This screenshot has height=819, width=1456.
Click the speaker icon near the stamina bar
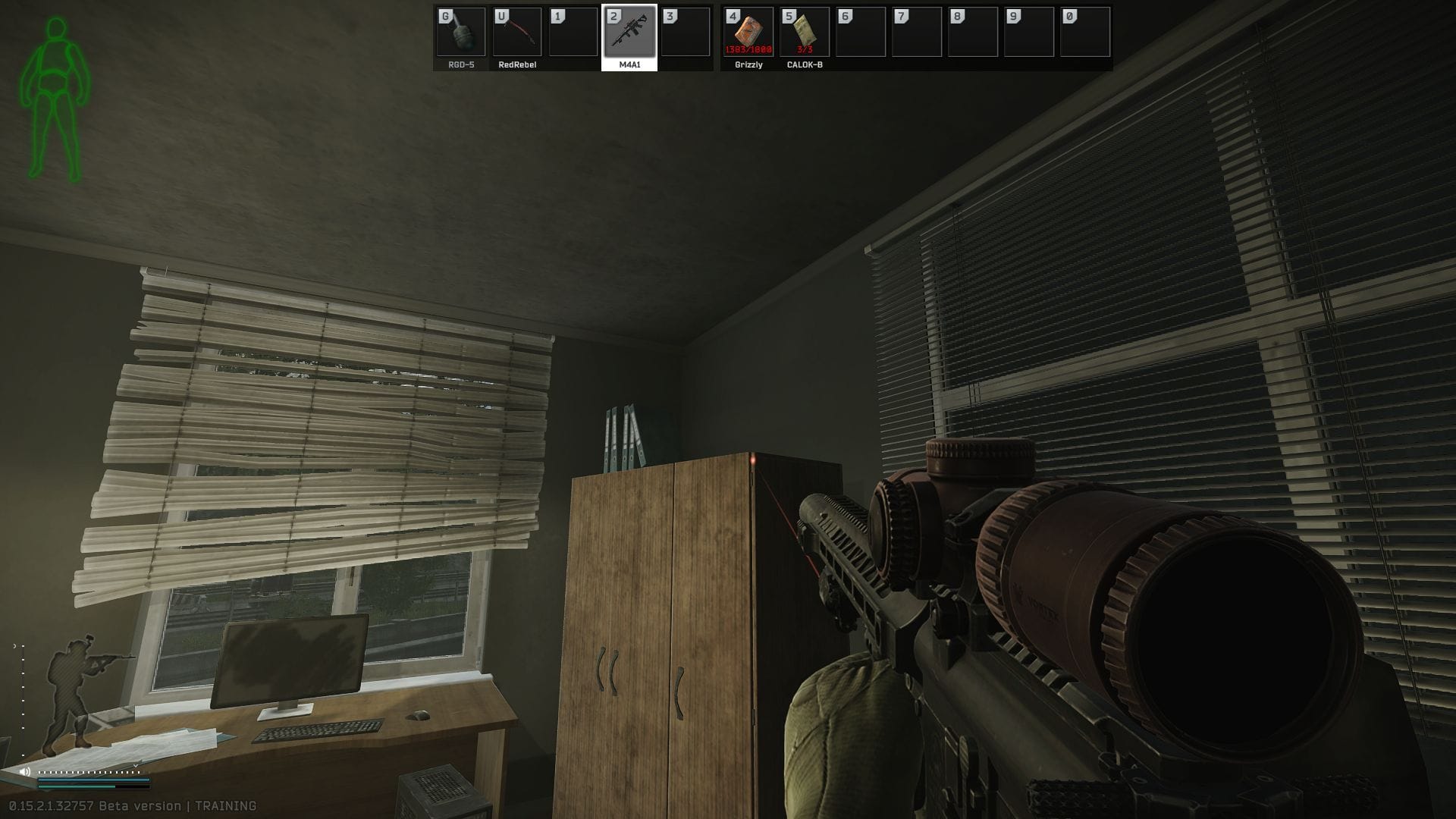(24, 771)
